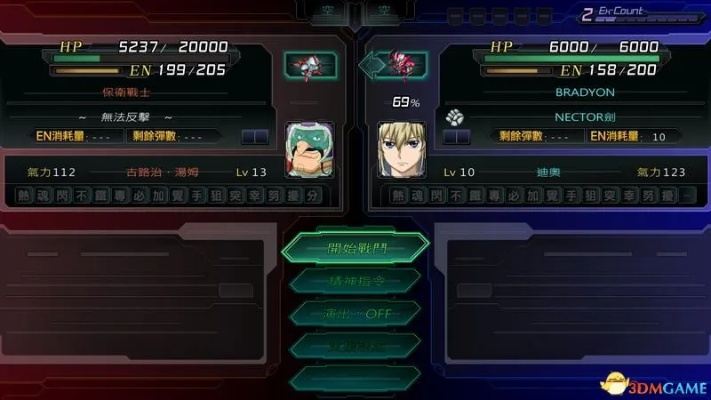The image size is (711, 400).
Task: Click the enemy robot unit icon
Action: [x=309, y=66]
